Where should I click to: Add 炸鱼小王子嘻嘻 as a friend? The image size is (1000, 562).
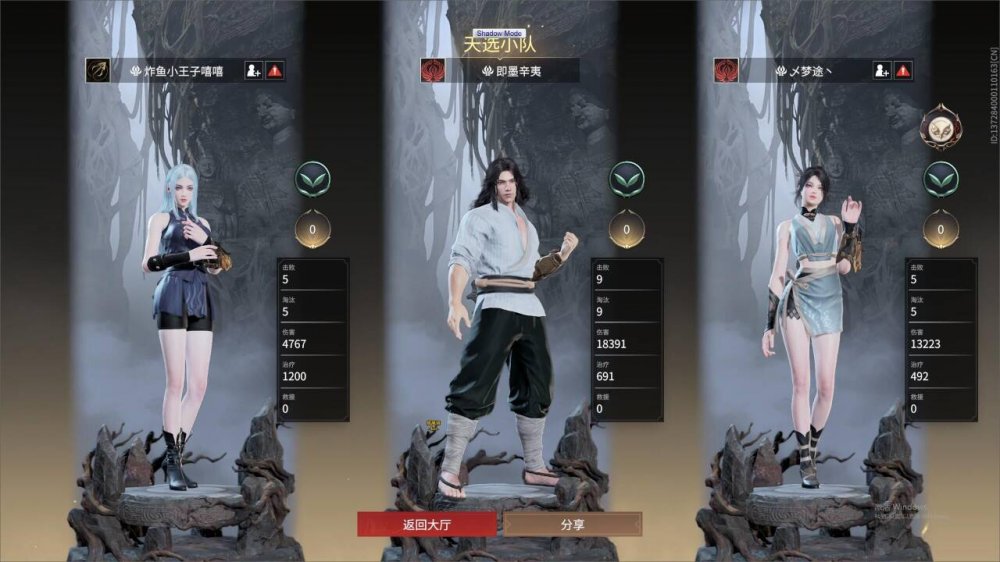coord(253,71)
